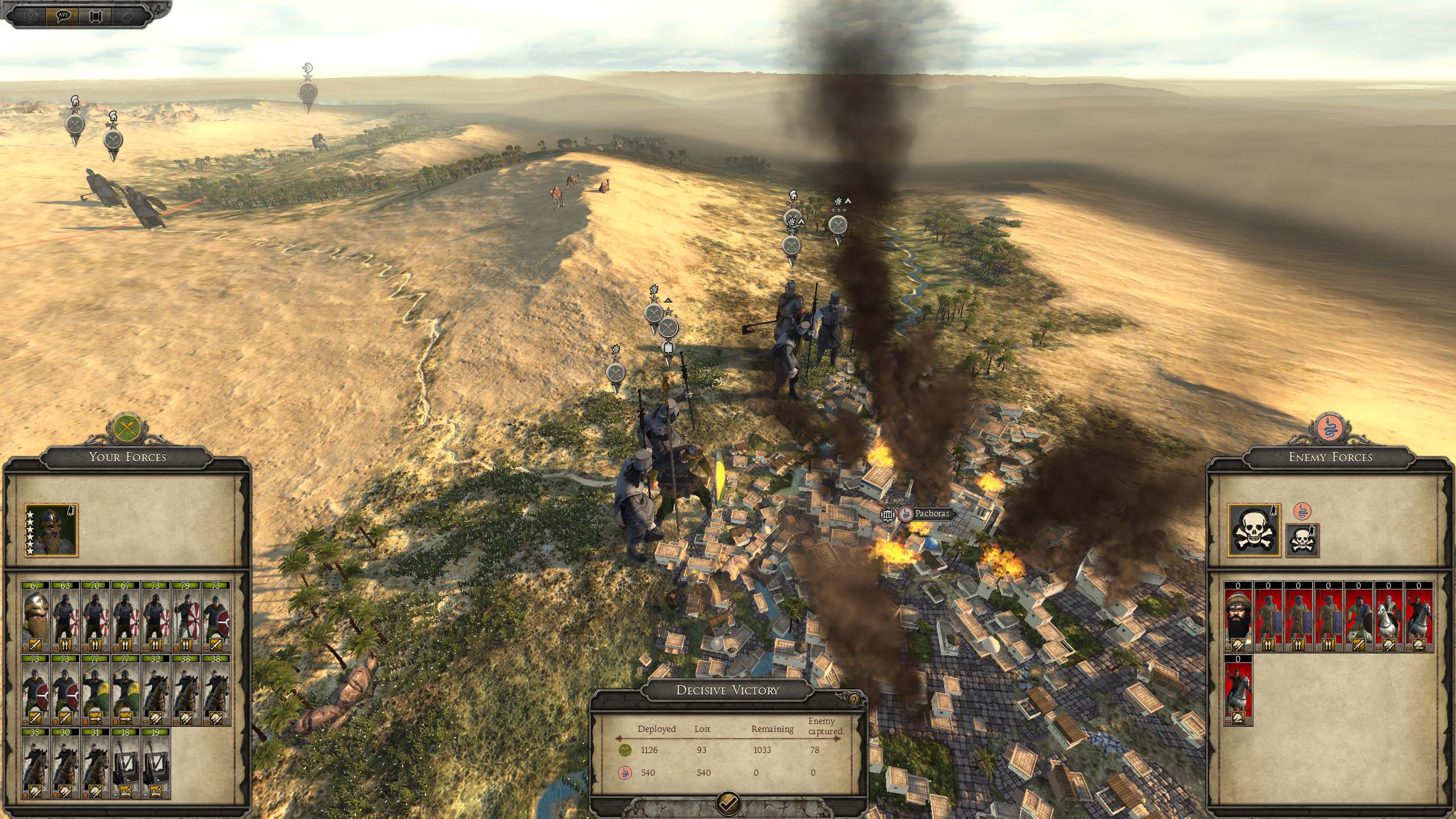The image size is (1456, 819).
Task: Choose the spearmen unit card with 63 men
Action: tap(65, 616)
